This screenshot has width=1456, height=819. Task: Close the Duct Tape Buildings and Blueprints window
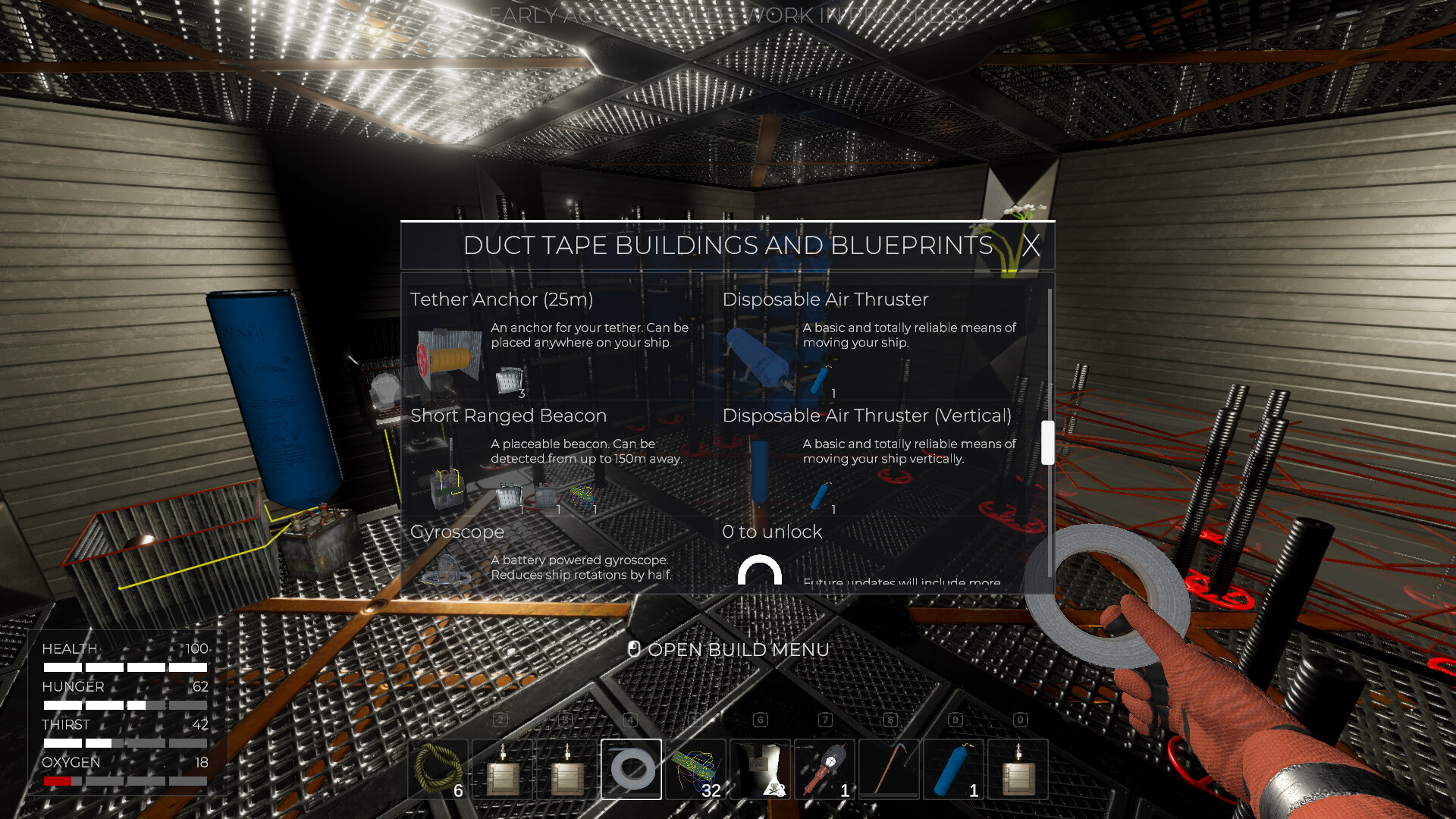click(x=1030, y=246)
